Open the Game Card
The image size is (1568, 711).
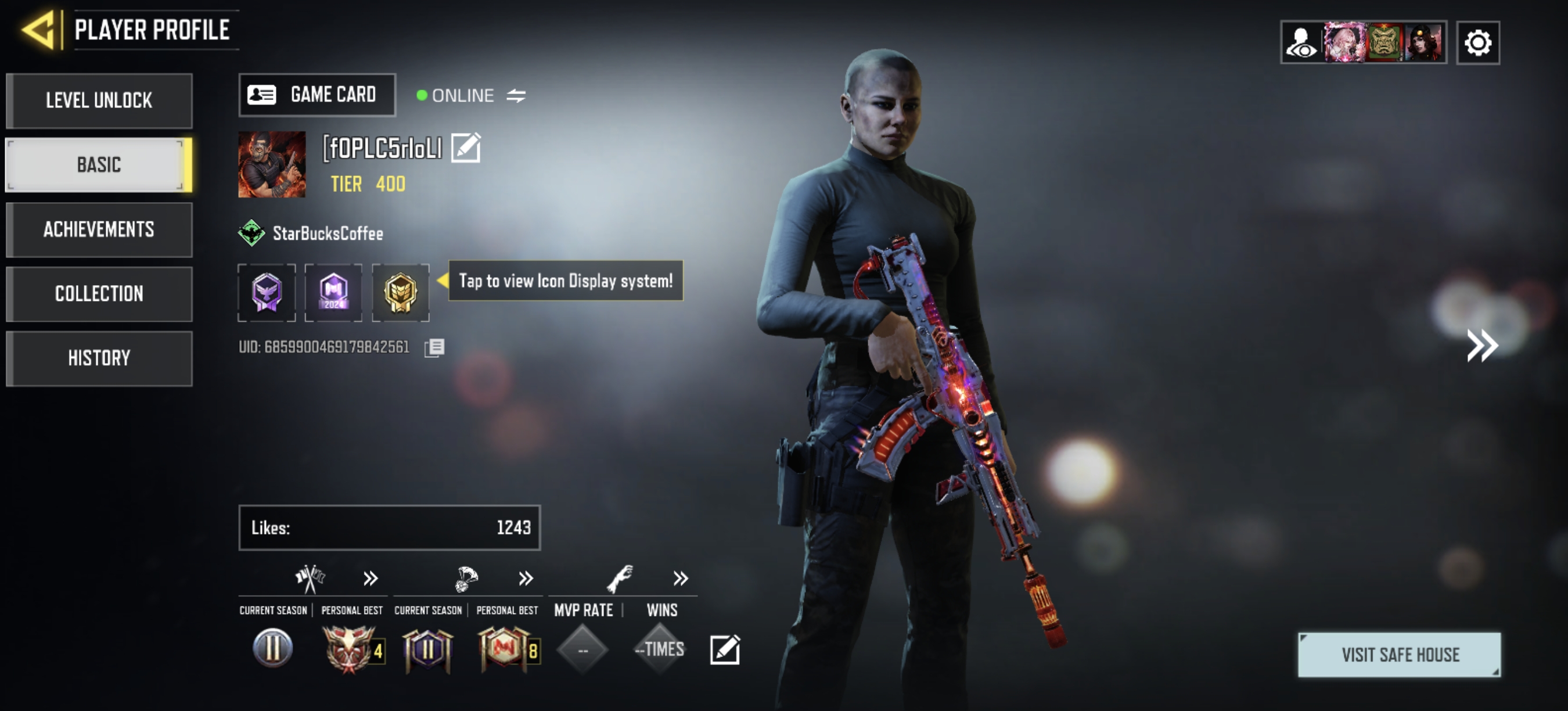tap(317, 95)
